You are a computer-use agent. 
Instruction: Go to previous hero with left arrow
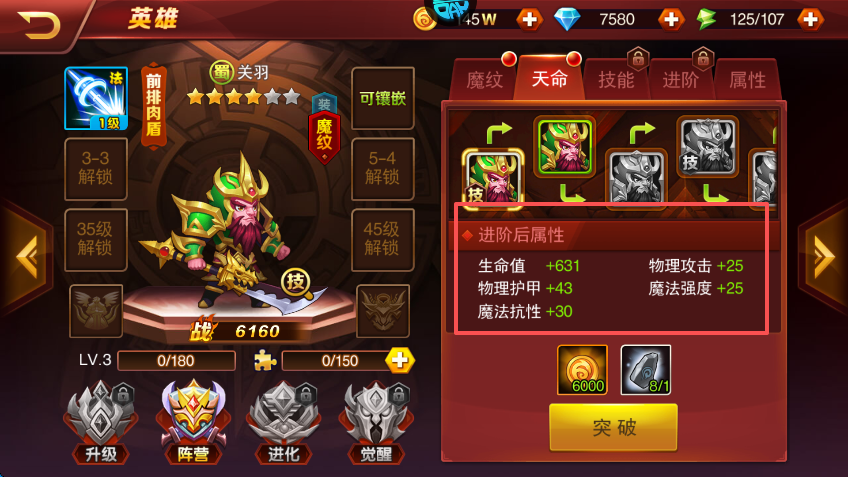(x=24, y=258)
